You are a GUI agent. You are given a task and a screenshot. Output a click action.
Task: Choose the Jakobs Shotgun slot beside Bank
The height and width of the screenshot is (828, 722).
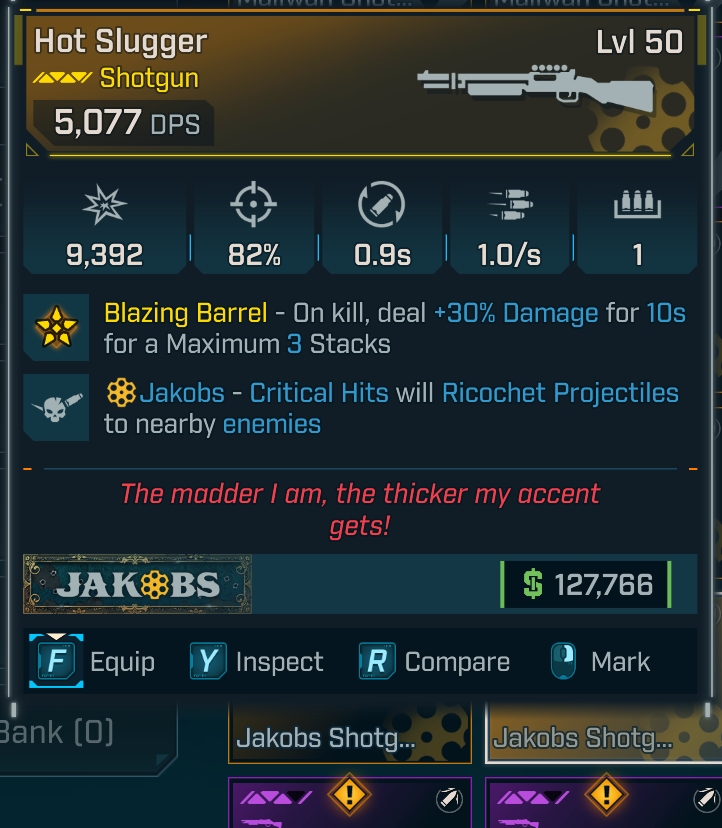tap(349, 738)
